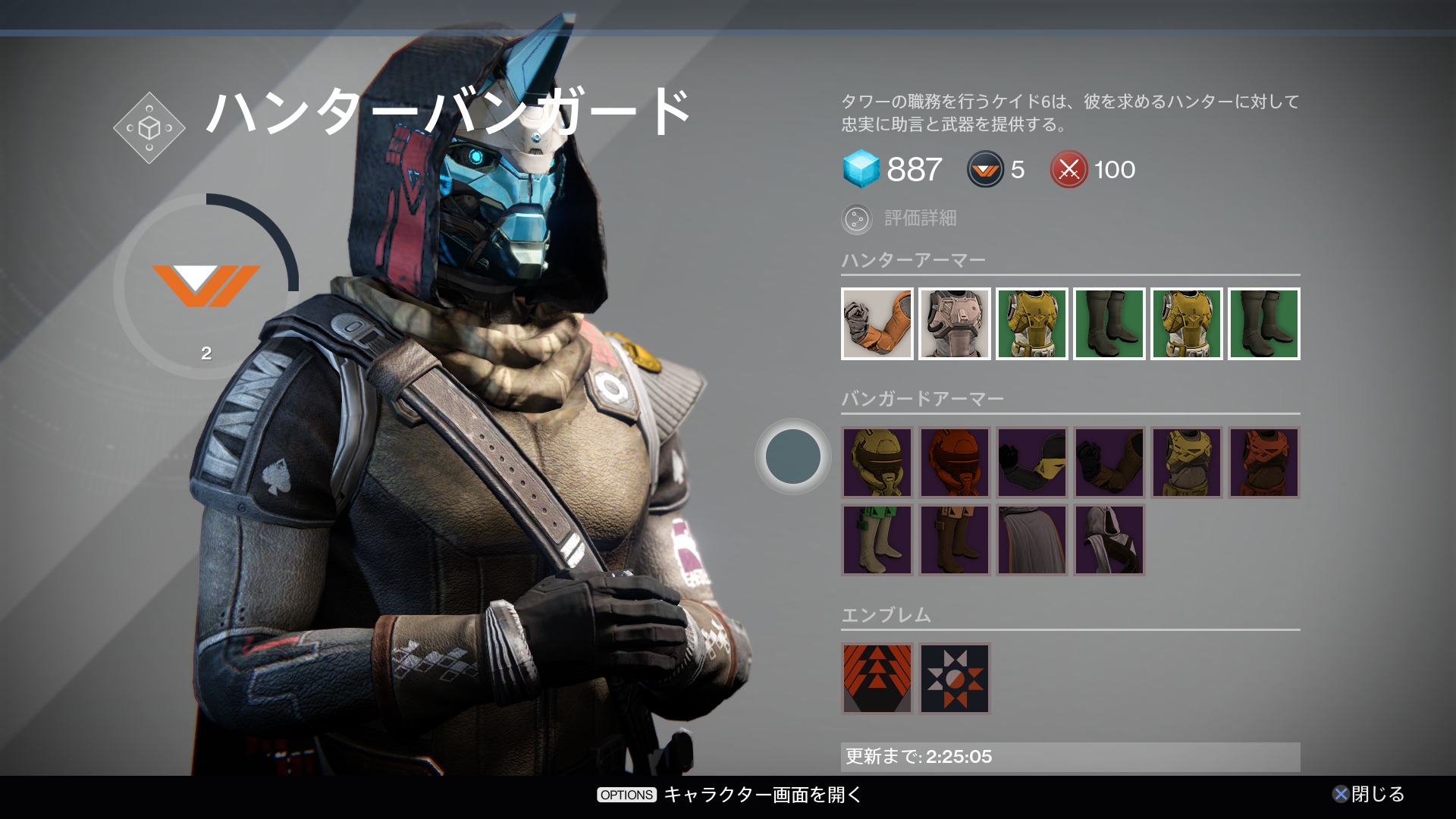Choose the green-trimmed Vanguard boots

(x=877, y=540)
